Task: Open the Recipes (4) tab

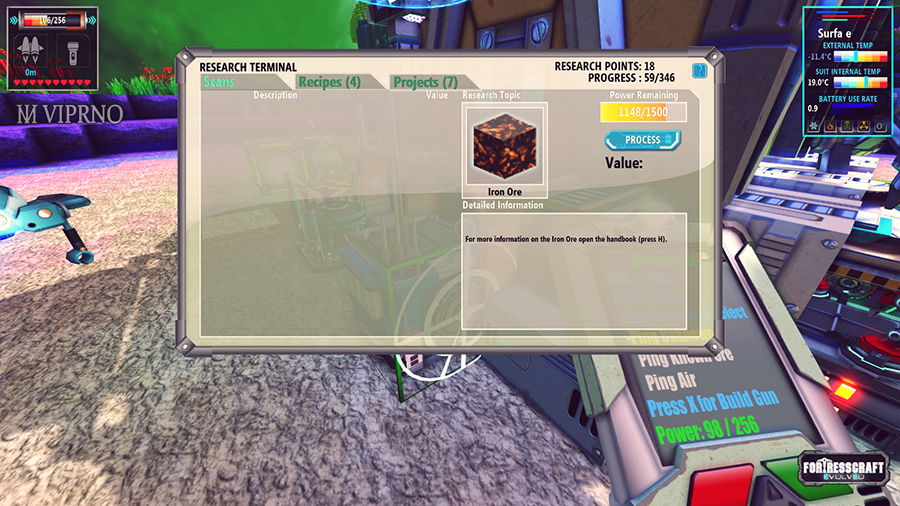Action: coord(329,82)
